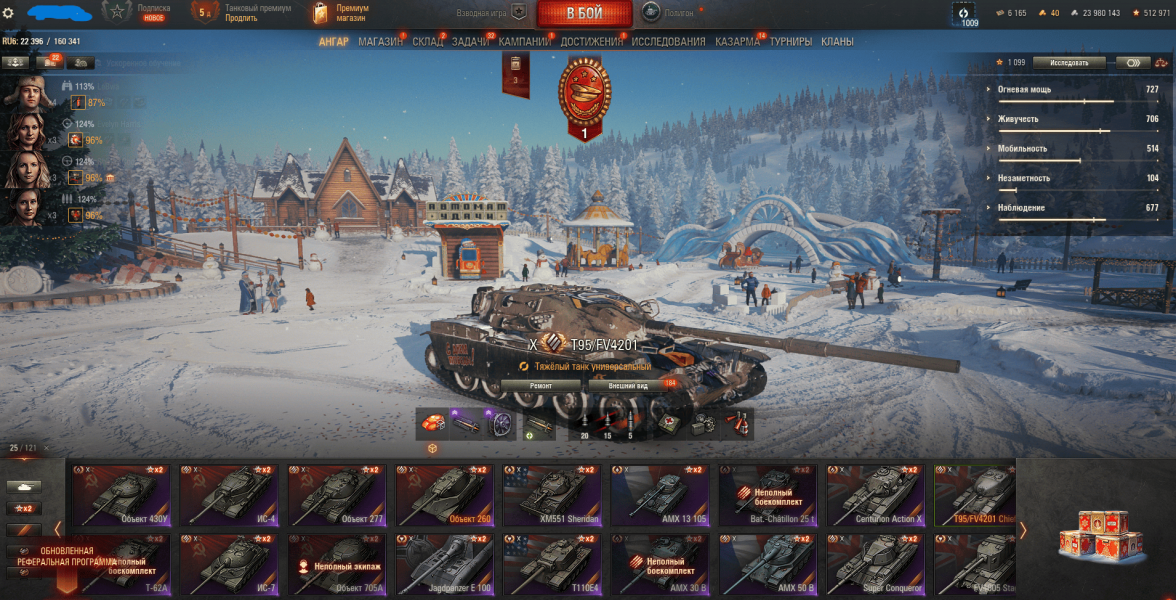
Task: Show the ДОСТИЖЕНИЯ tab
Action: (591, 42)
